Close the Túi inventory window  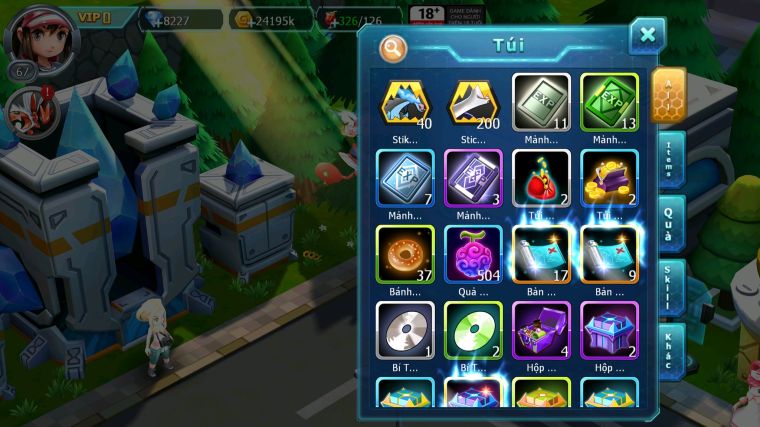point(647,36)
